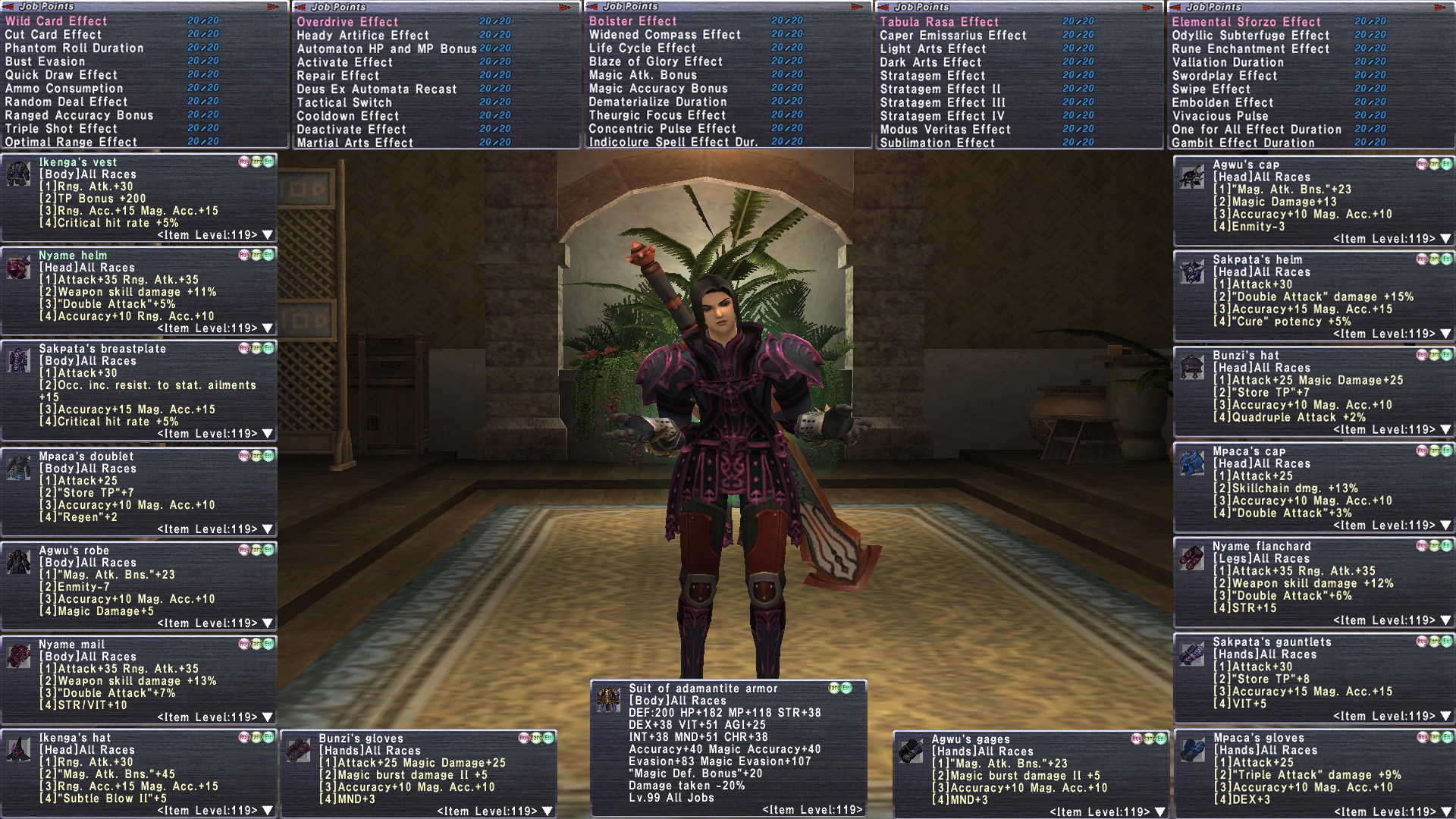
Task: Expand the Ikenga's hat description arrow
Action: 267,811
